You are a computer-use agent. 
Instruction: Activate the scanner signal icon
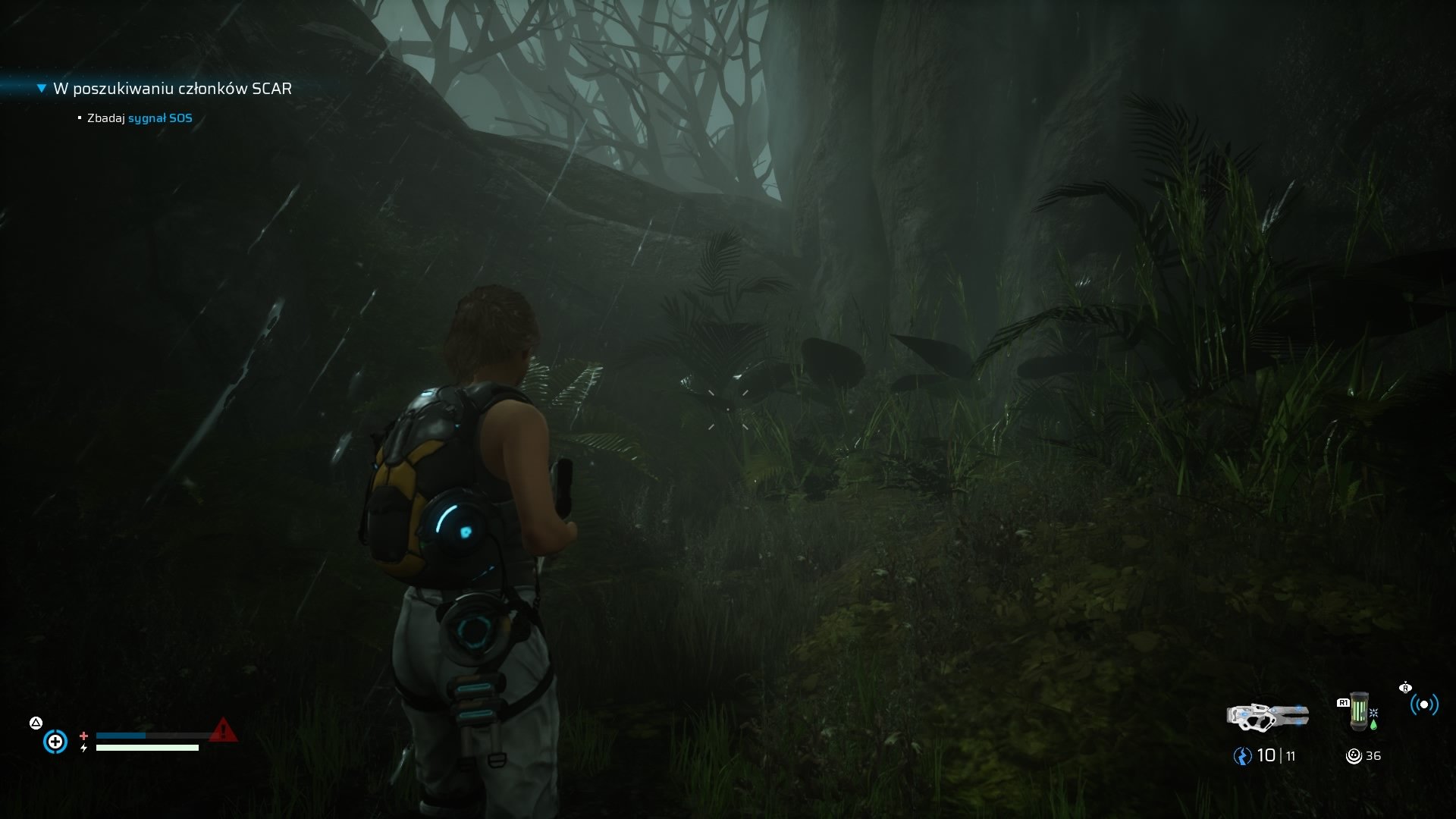tap(1423, 704)
